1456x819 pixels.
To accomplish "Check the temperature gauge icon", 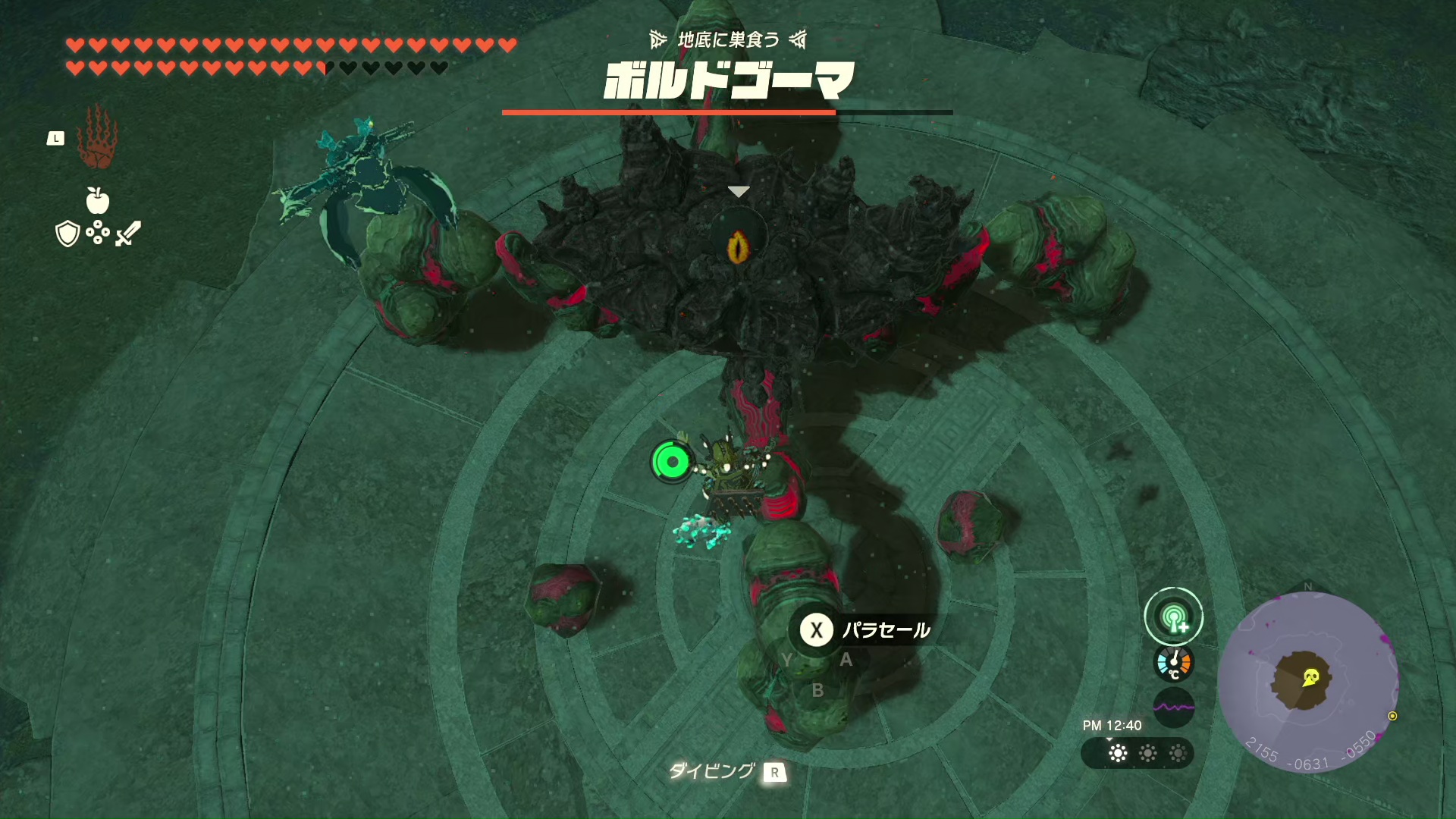I will 1173,663.
